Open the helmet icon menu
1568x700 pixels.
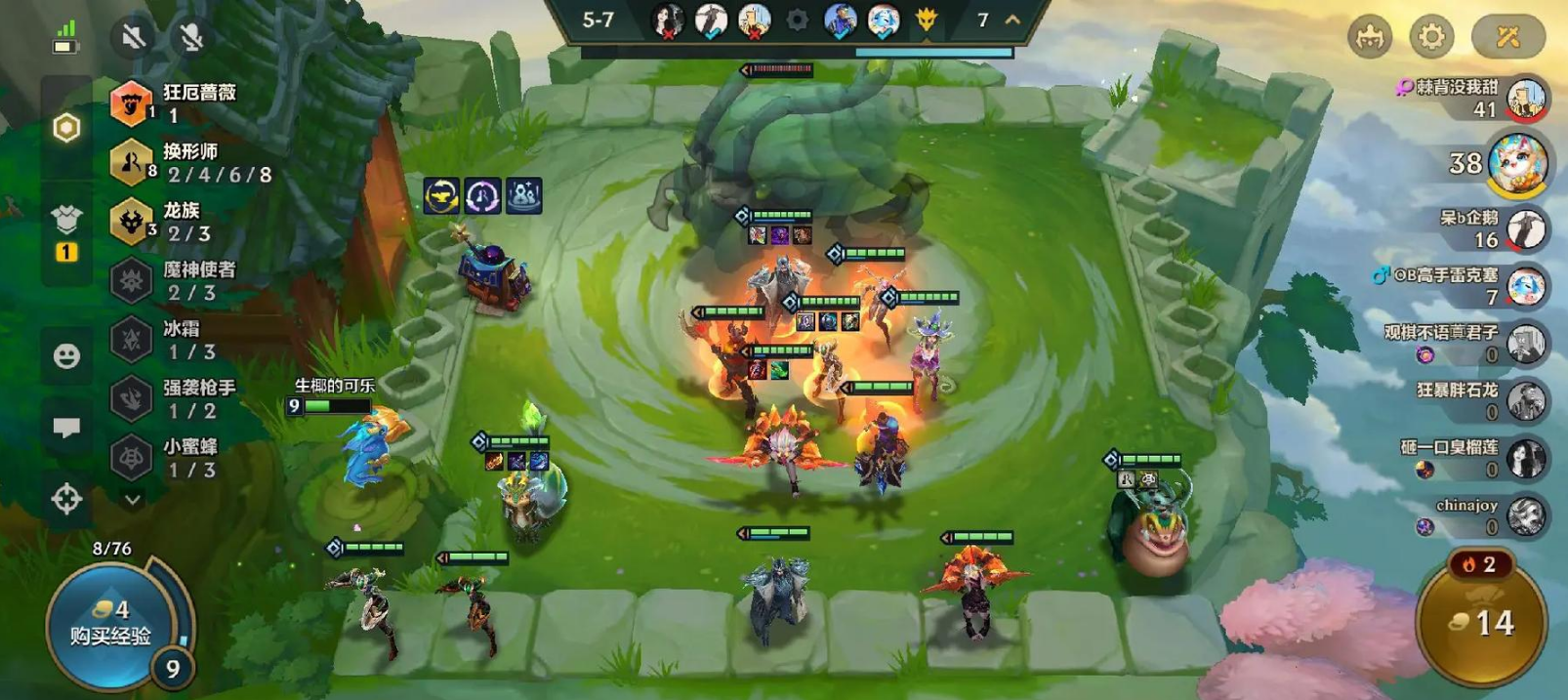[x=1370, y=37]
